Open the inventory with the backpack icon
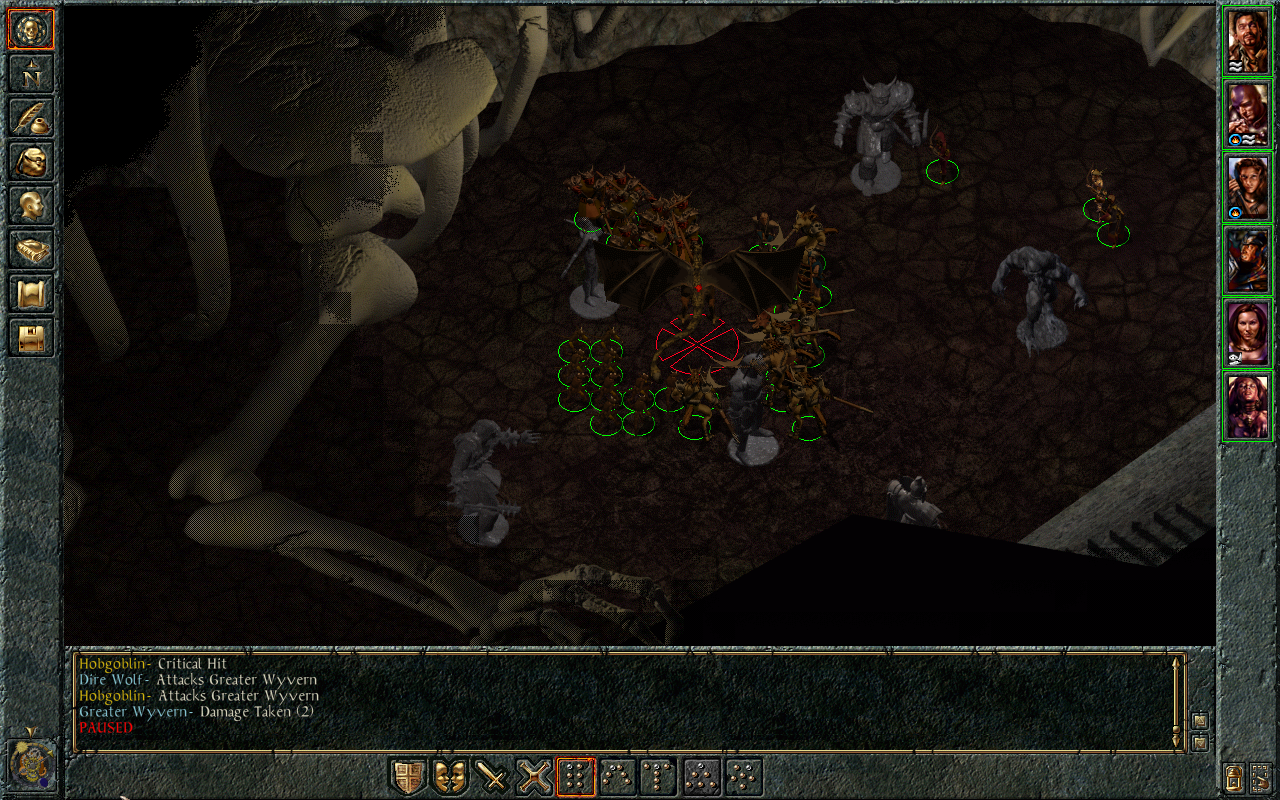 31,161
